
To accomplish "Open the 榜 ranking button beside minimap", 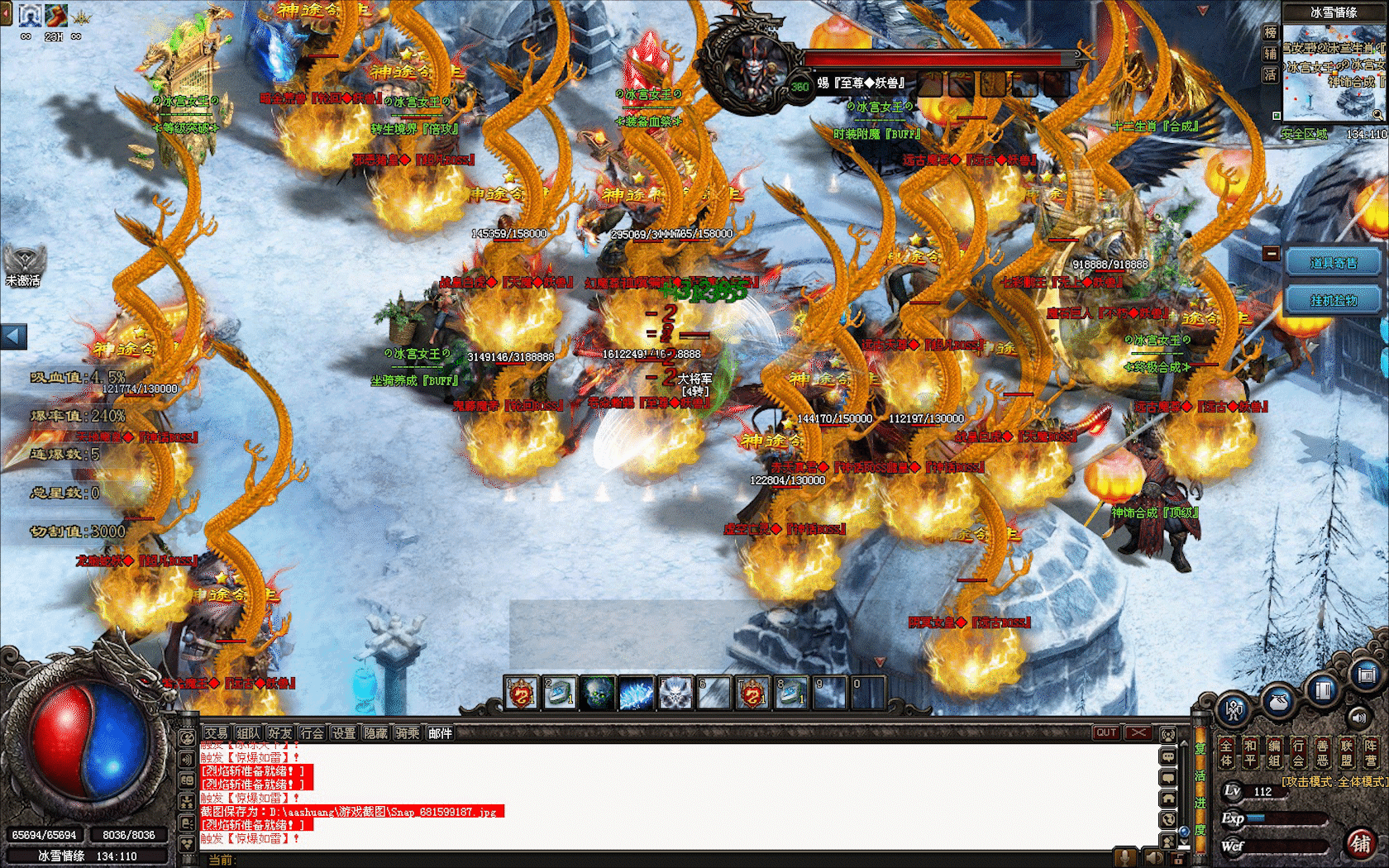I will point(1270,32).
